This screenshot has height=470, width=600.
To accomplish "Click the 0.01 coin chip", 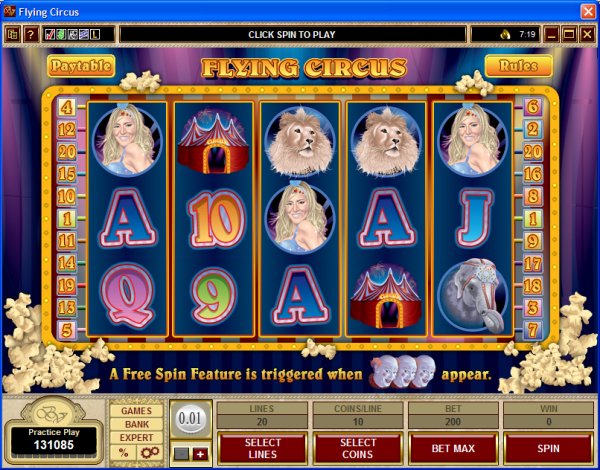I will tap(190, 418).
